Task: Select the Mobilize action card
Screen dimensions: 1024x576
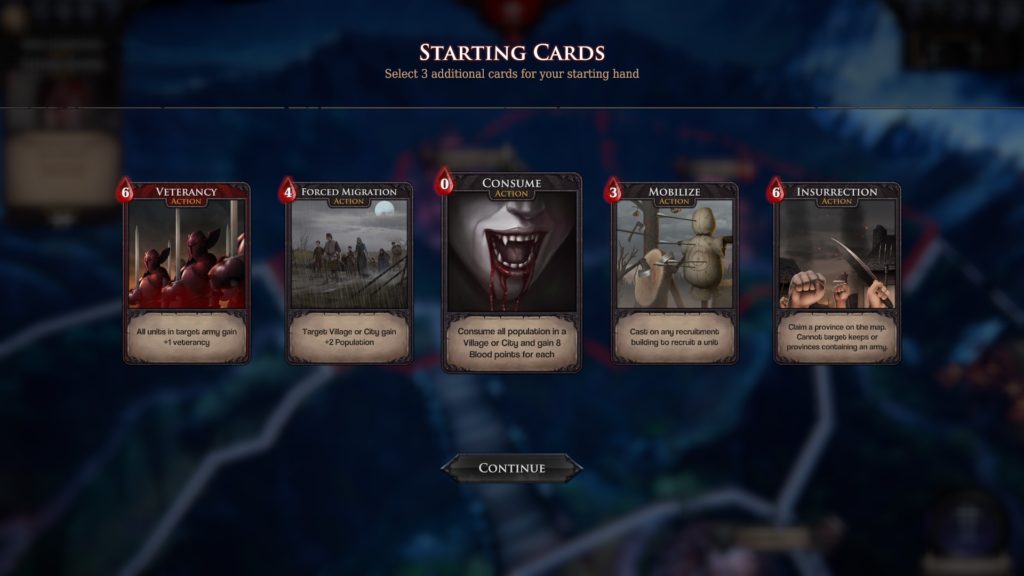Action: [674, 272]
